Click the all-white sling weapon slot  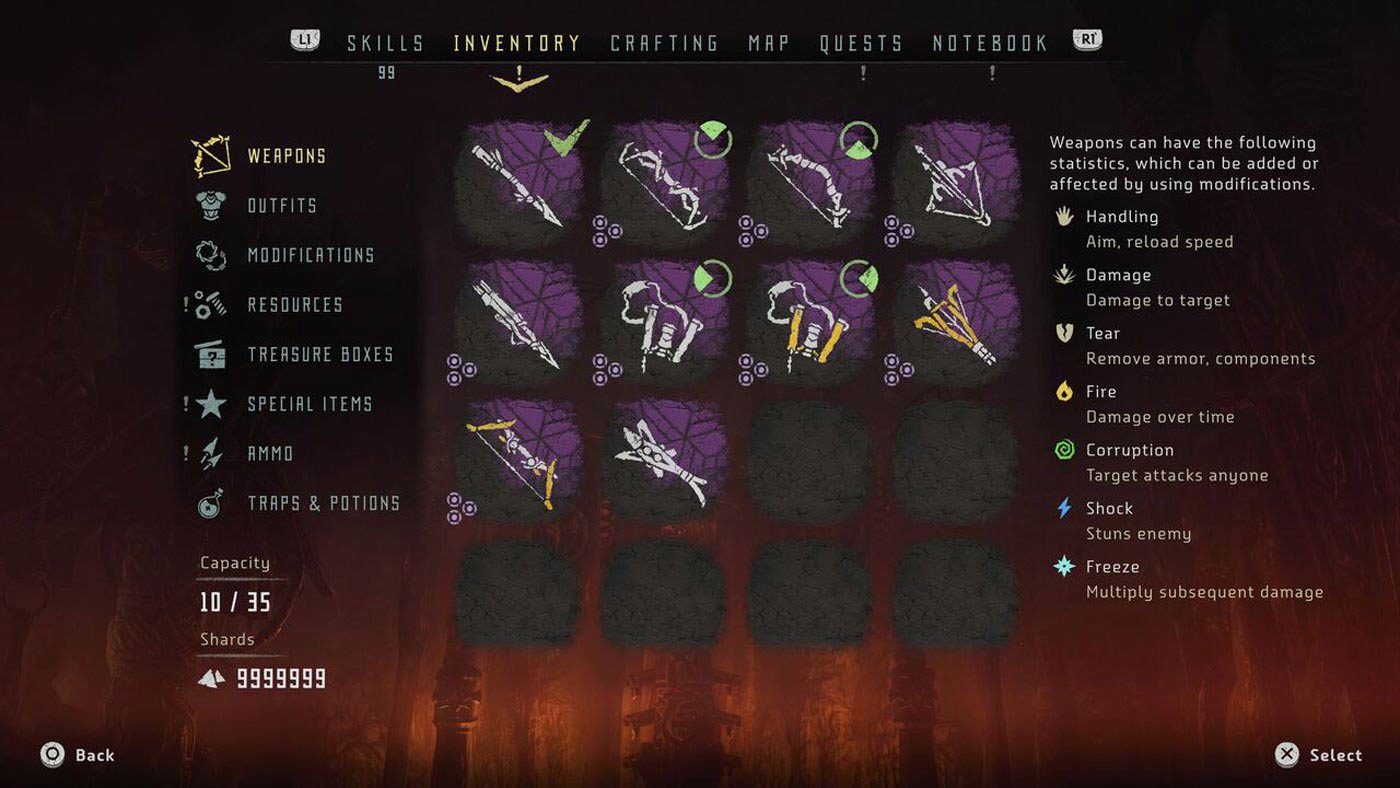click(664, 323)
